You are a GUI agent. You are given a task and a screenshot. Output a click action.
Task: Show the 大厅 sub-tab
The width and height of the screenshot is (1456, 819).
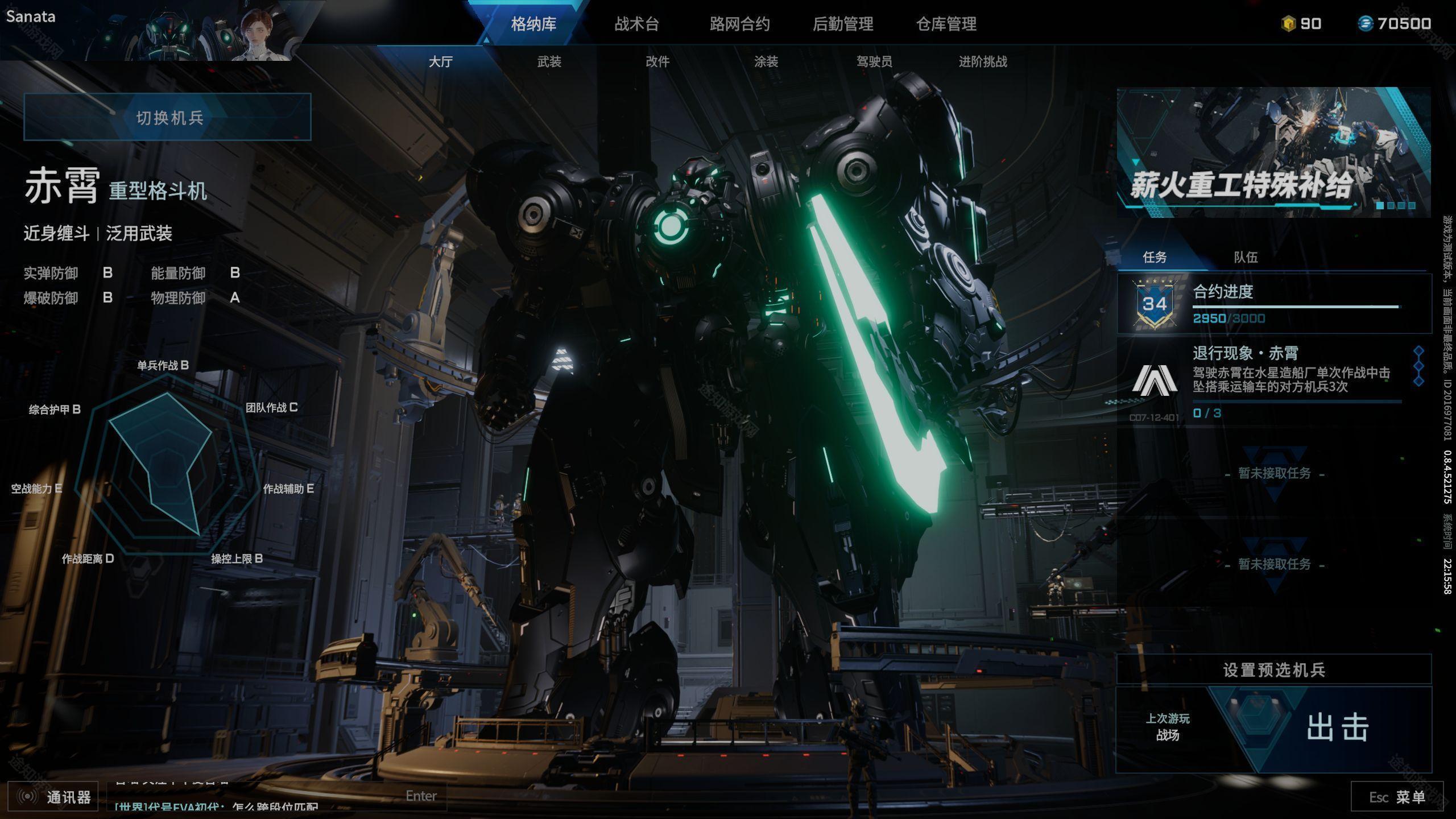coord(440,61)
